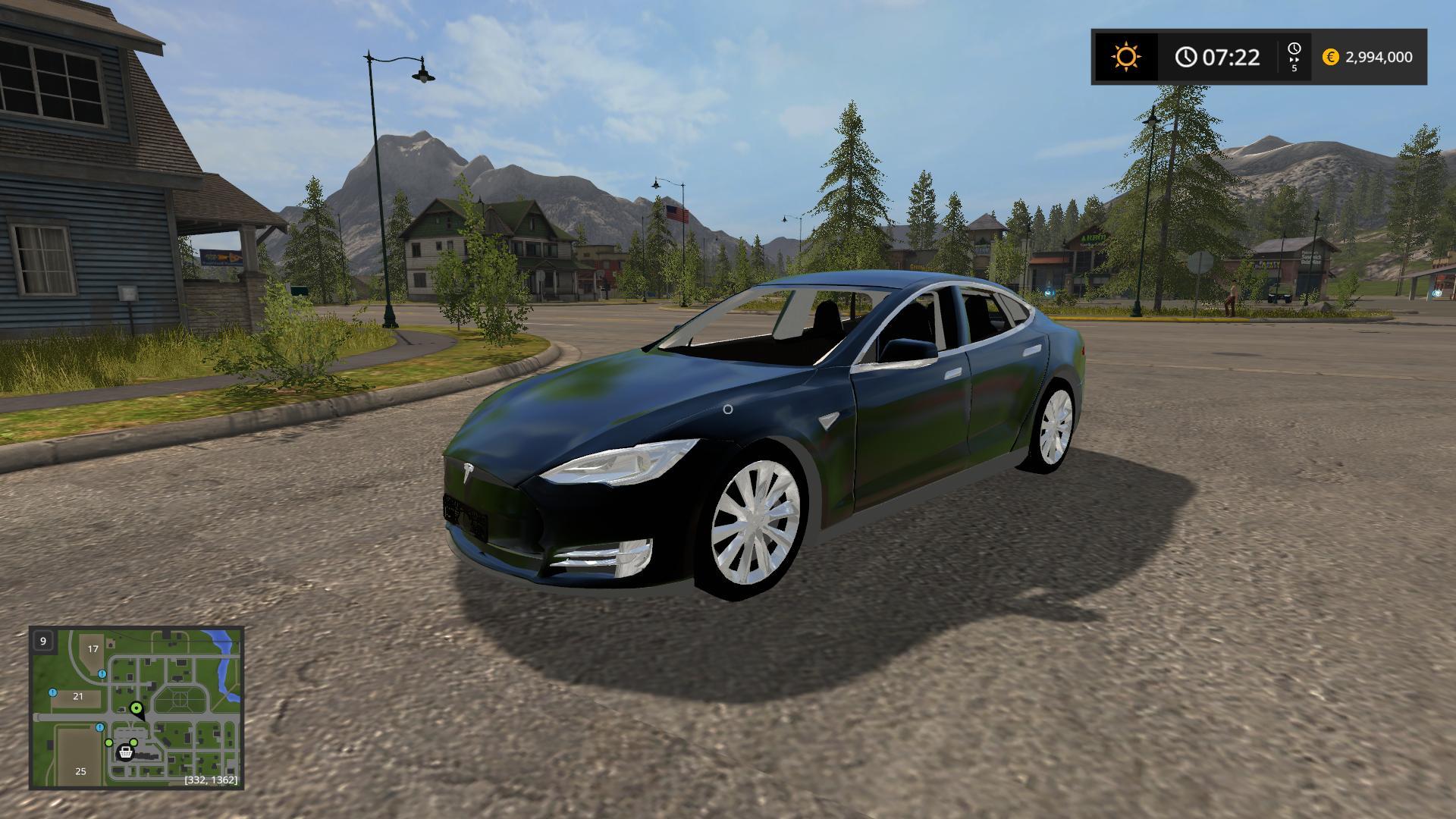Image resolution: width=1456 pixels, height=819 pixels.
Task: Click the Tesla badge on the car hood
Action: [x=468, y=474]
